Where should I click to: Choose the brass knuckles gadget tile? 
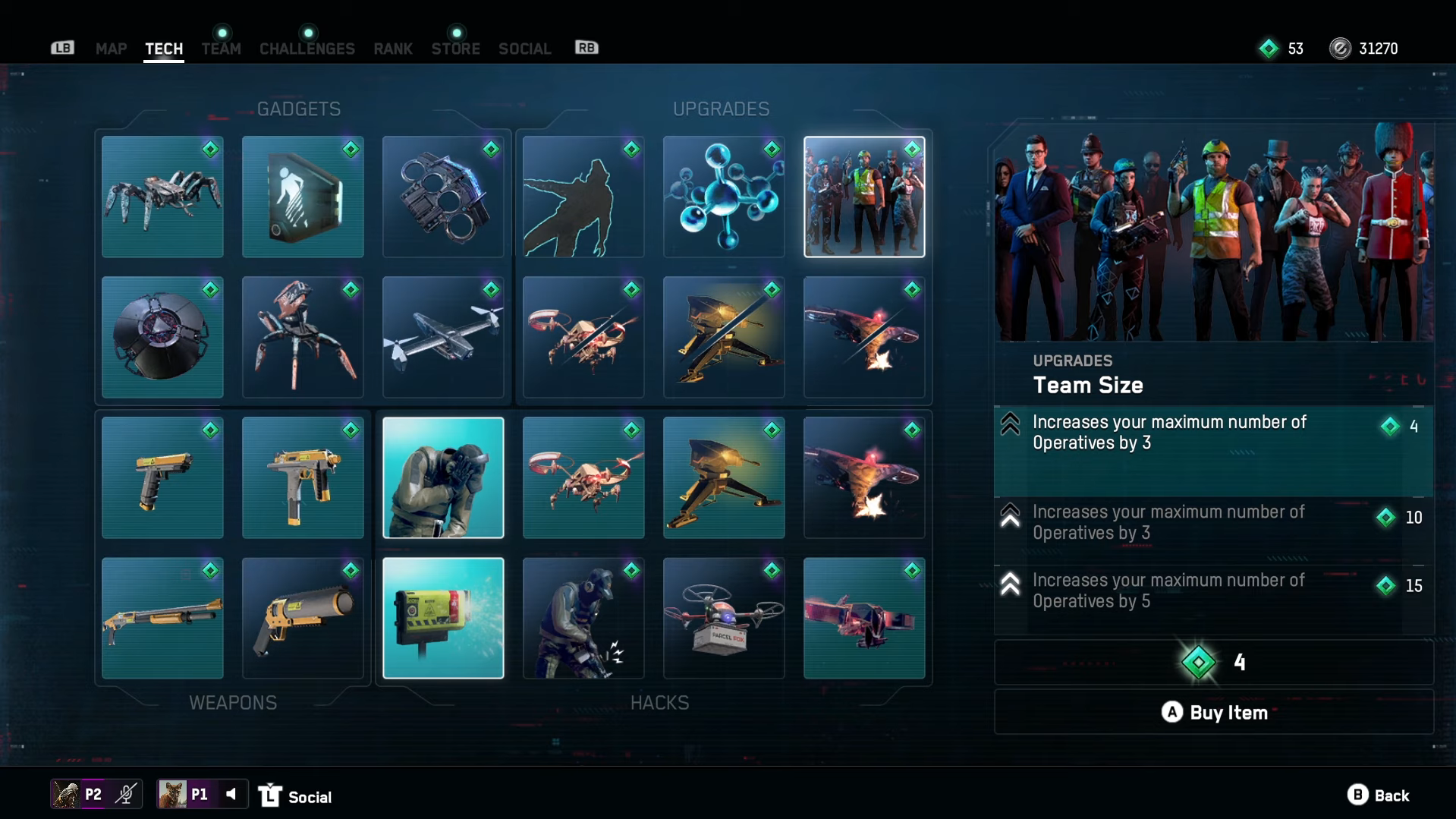coord(443,197)
